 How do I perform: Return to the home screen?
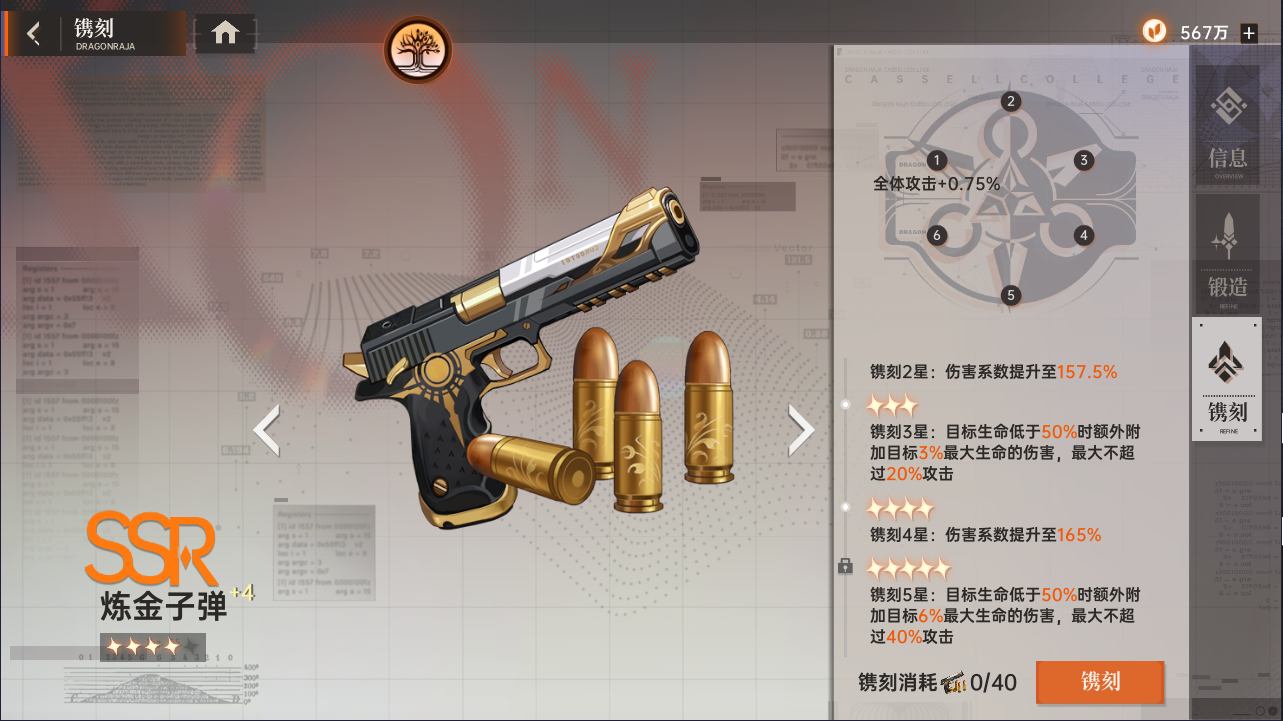(x=225, y=33)
